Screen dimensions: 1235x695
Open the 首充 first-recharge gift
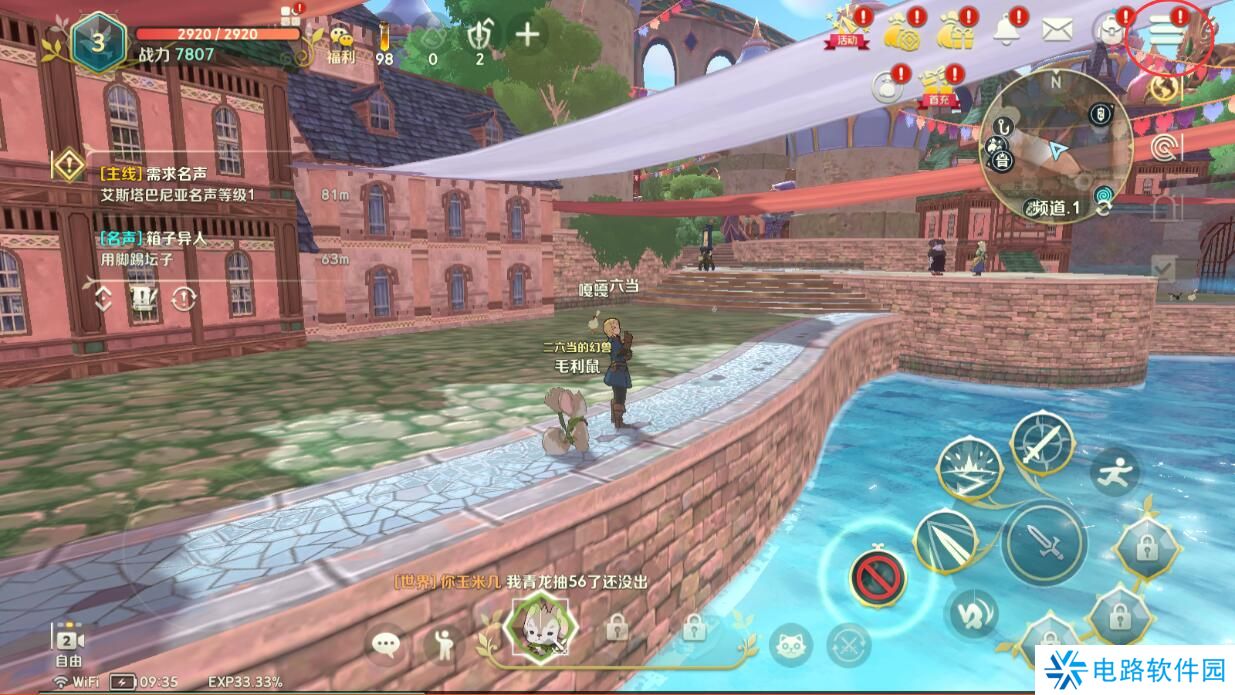click(x=937, y=86)
